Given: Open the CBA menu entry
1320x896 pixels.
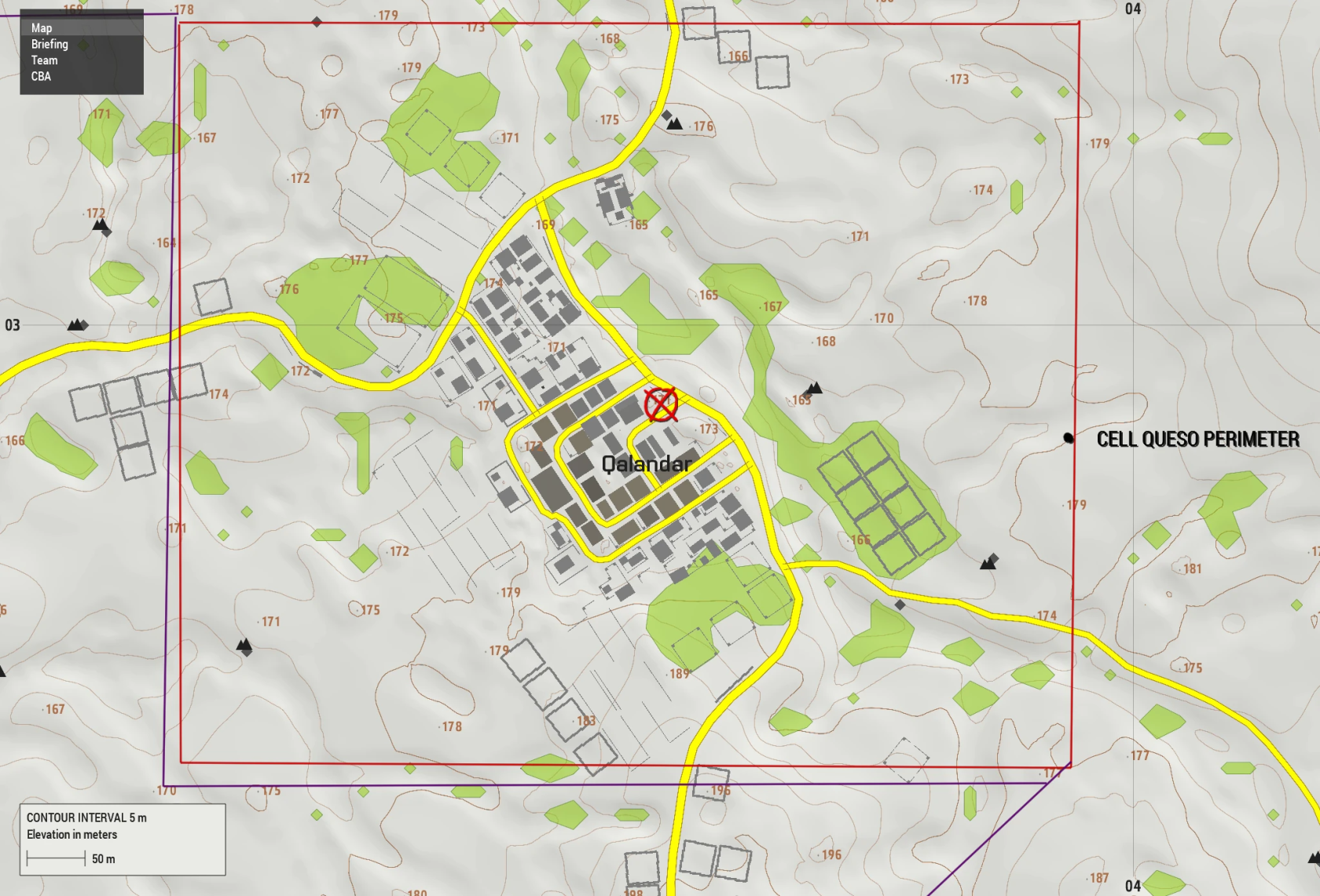Looking at the screenshot, I should (40, 76).
